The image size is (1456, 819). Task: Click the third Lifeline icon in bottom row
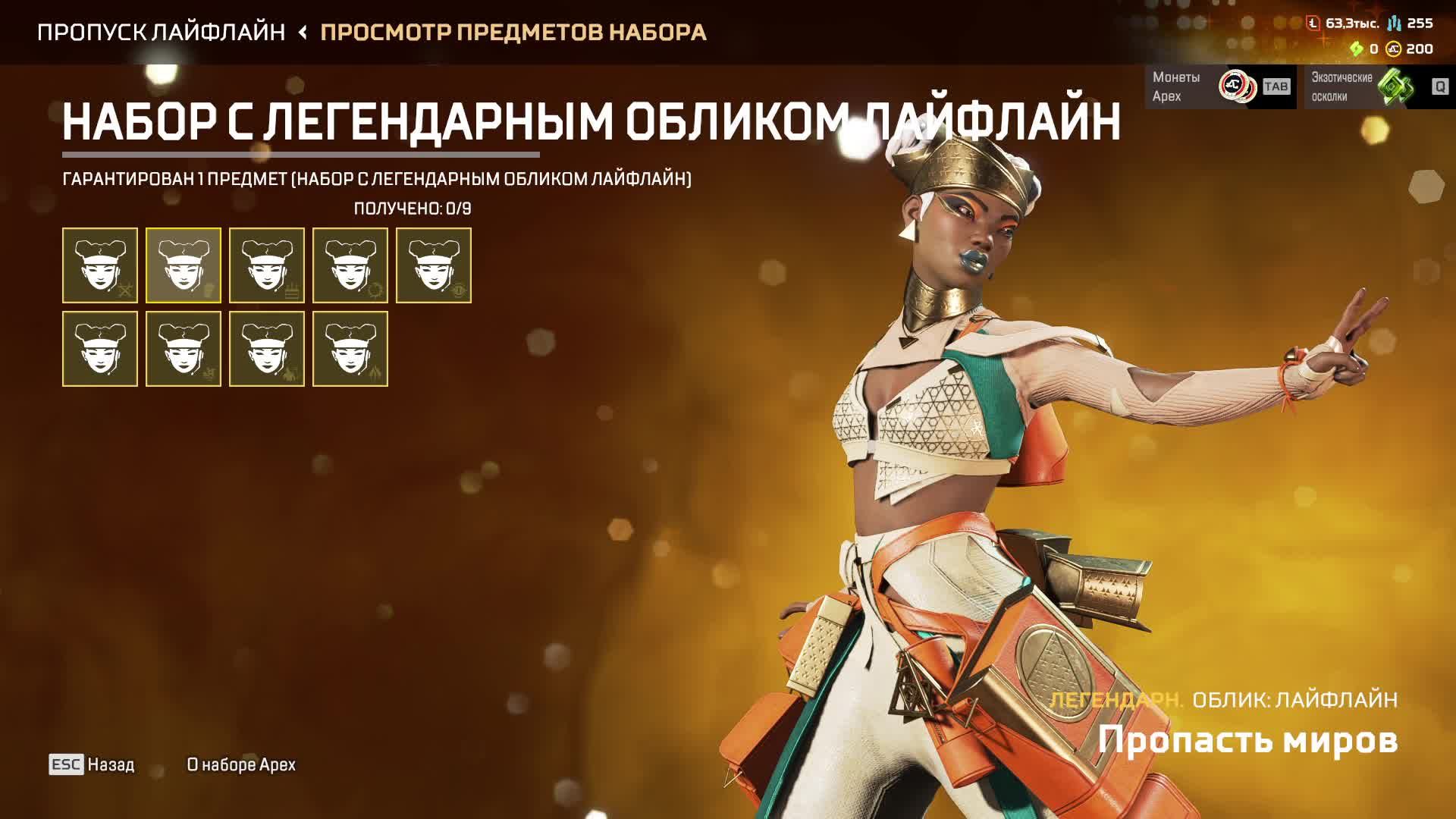267,349
